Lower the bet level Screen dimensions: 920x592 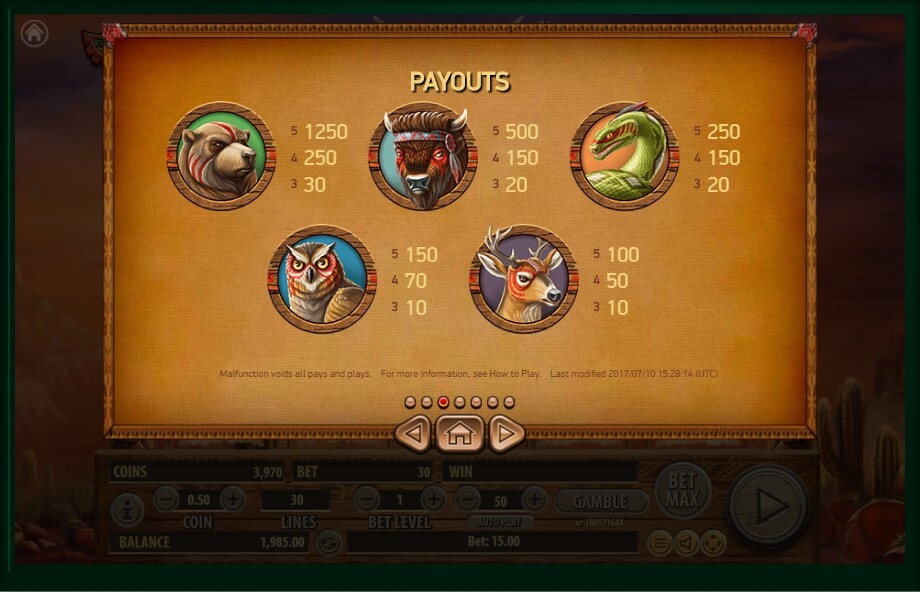coord(367,499)
